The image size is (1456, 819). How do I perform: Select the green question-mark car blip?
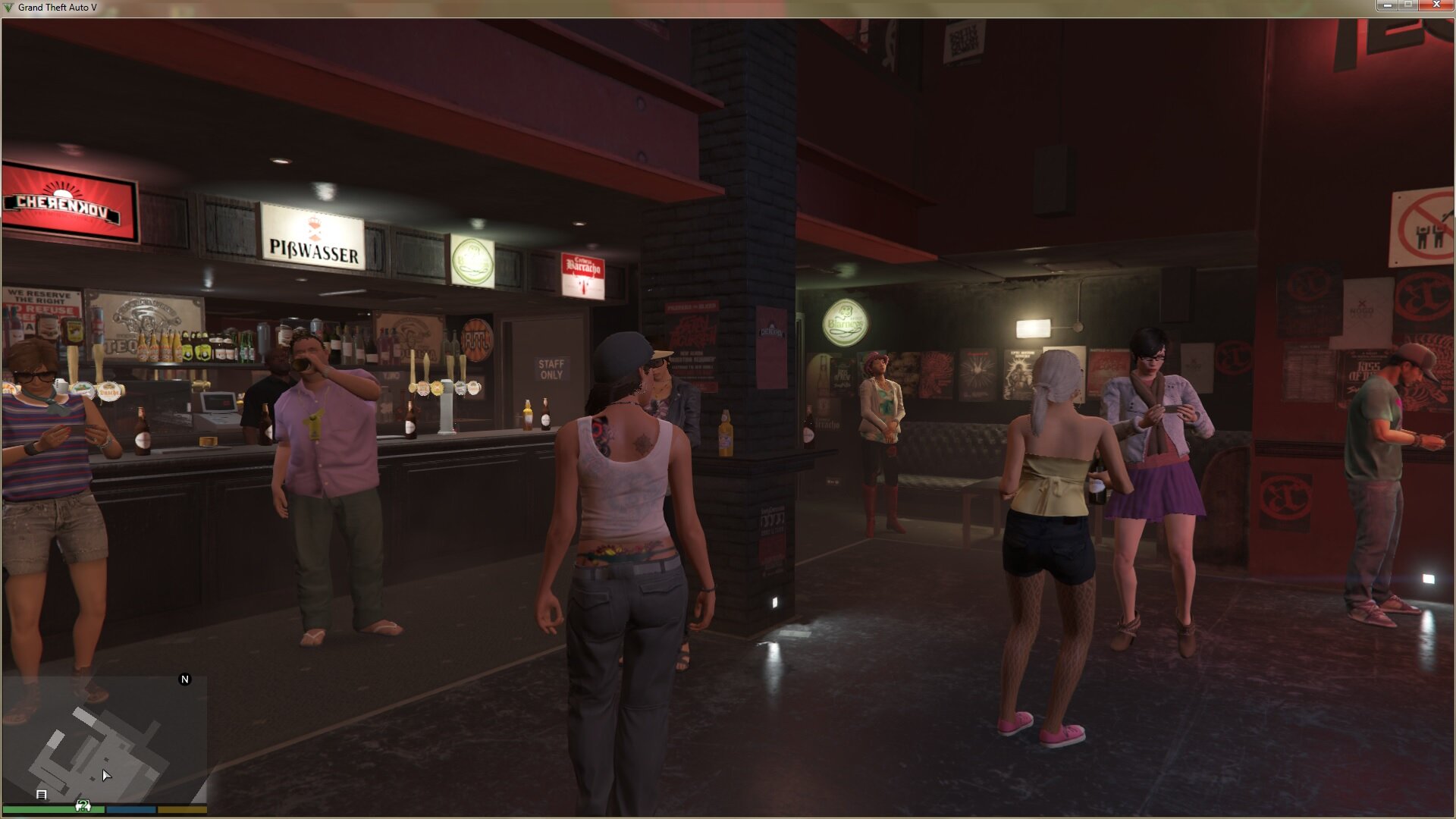(x=83, y=805)
